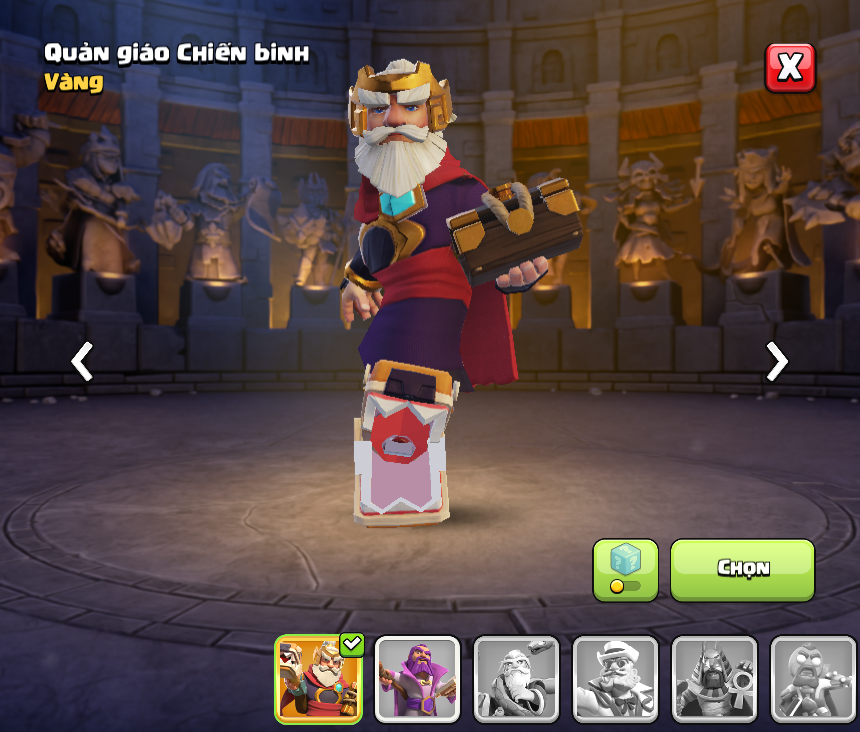Click the green Chọn button

tap(742, 570)
